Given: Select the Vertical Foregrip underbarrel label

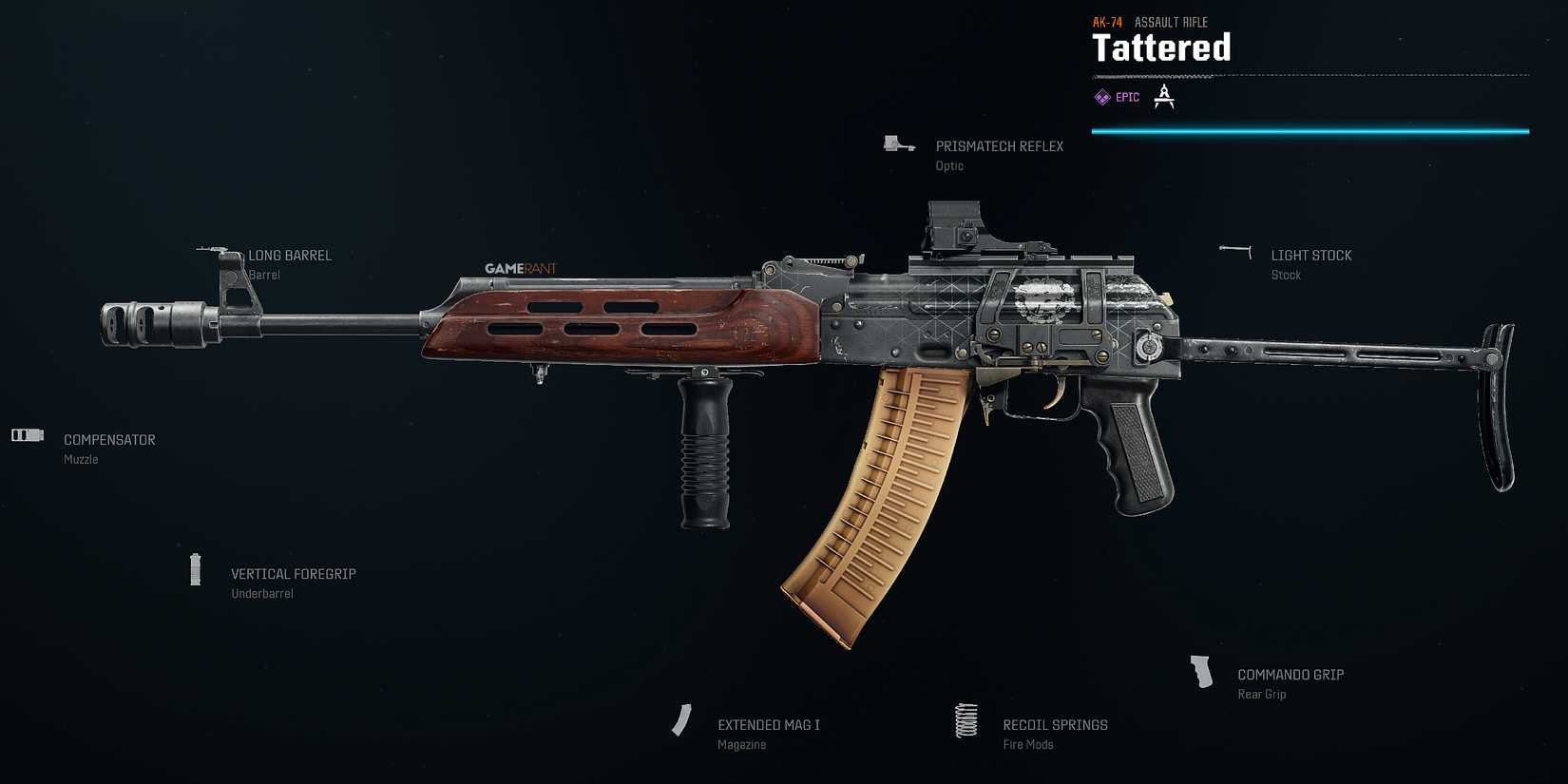Looking at the screenshot, I should click(x=293, y=573).
